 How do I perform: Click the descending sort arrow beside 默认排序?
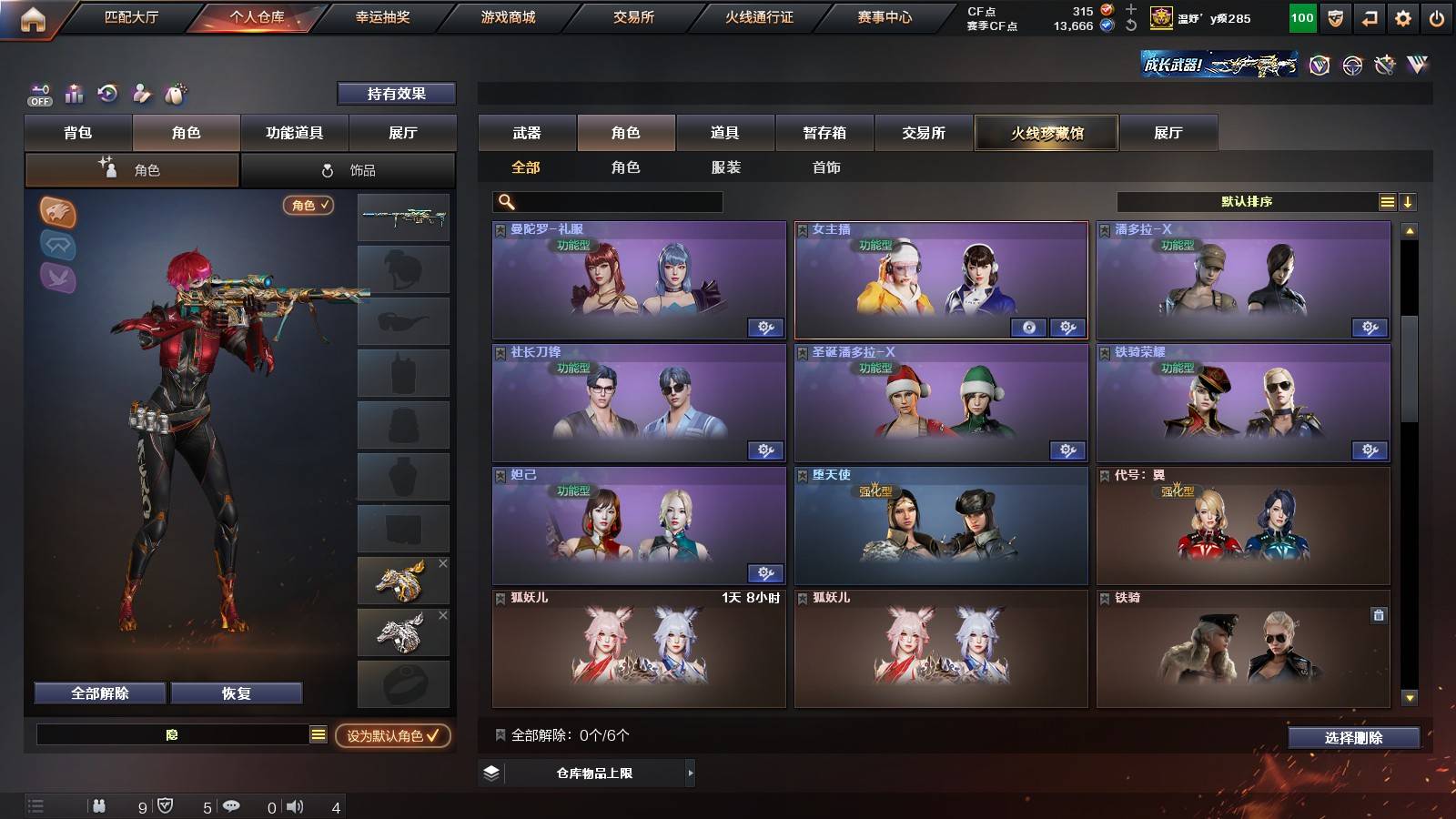click(1408, 200)
